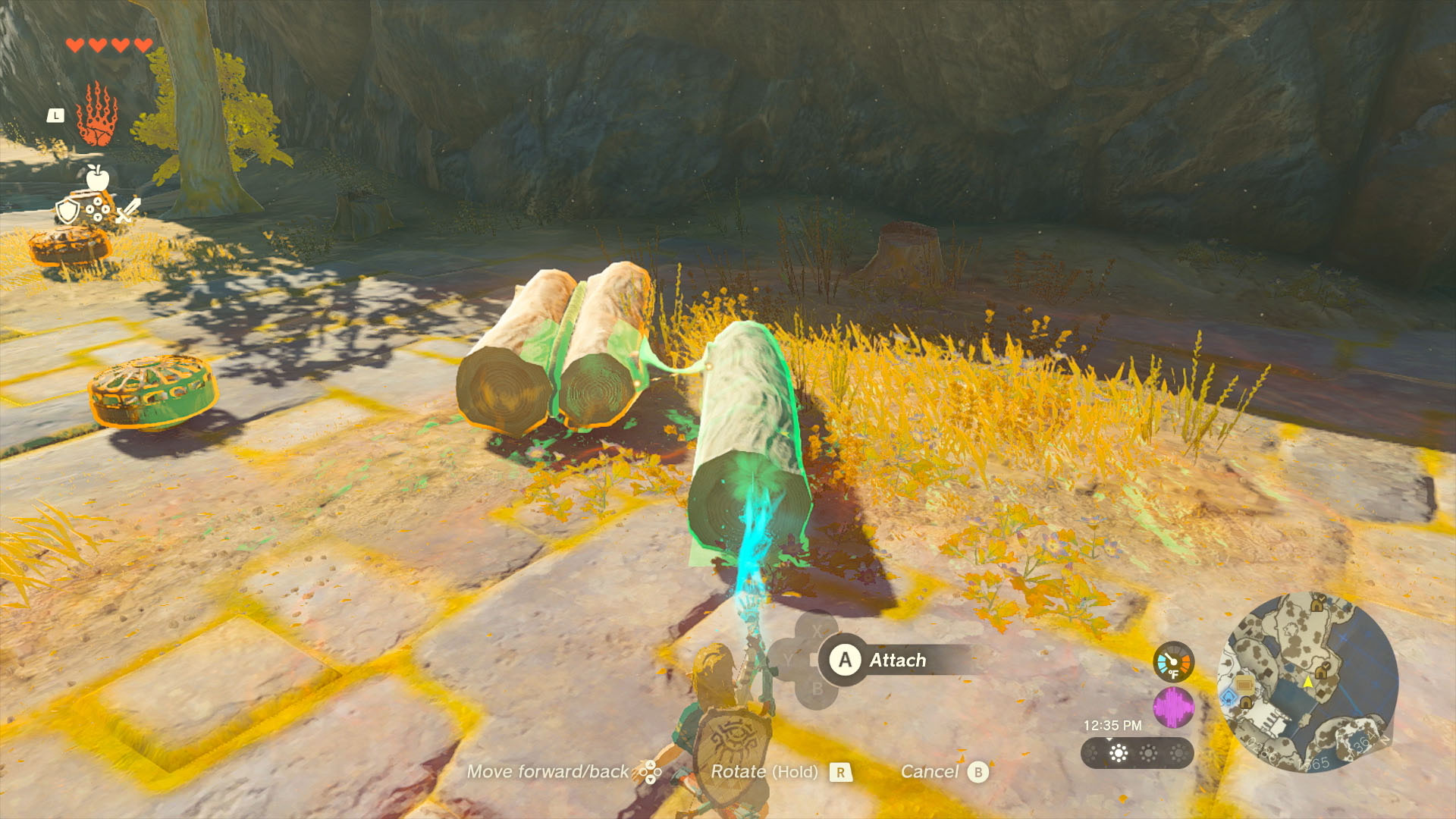Image resolution: width=1456 pixels, height=819 pixels.
Task: Select the red Ultrahand ability icon
Action: pyautogui.click(x=97, y=115)
